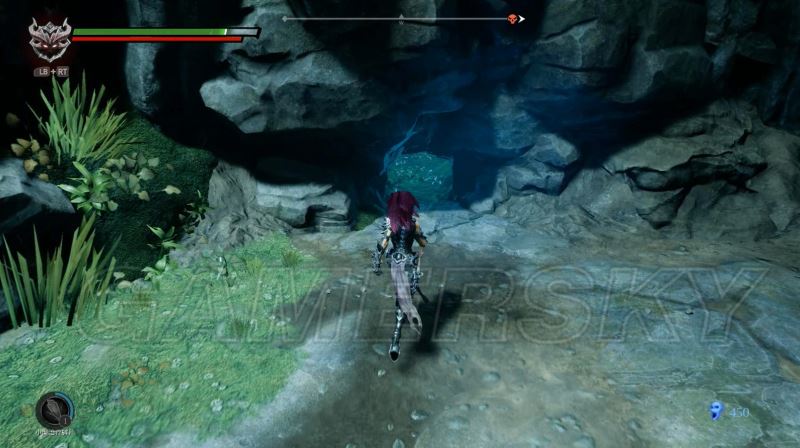Select the red skull marker on the compass
This screenshot has width=800, height=448.
point(513,18)
